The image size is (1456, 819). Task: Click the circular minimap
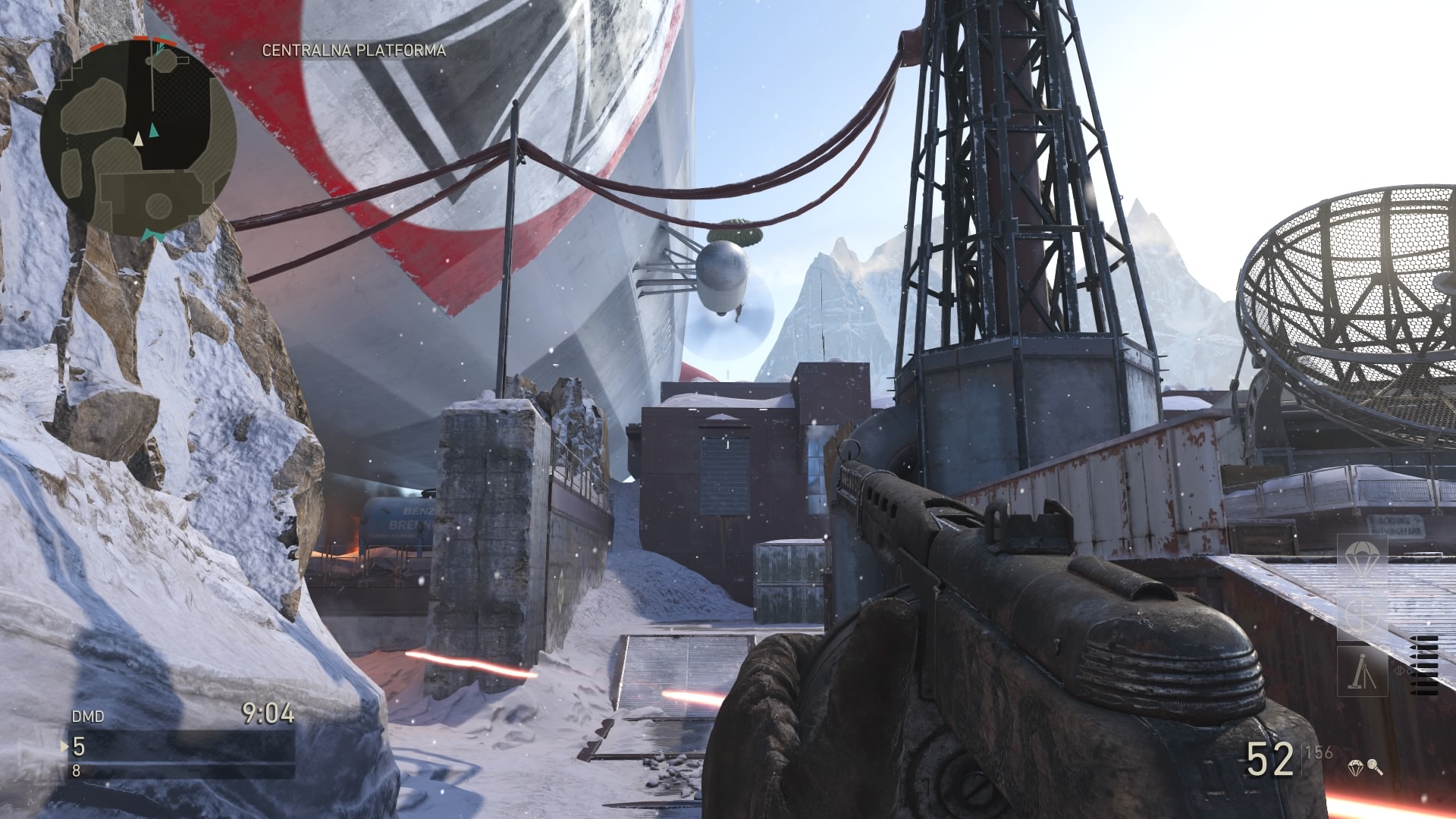[x=138, y=134]
